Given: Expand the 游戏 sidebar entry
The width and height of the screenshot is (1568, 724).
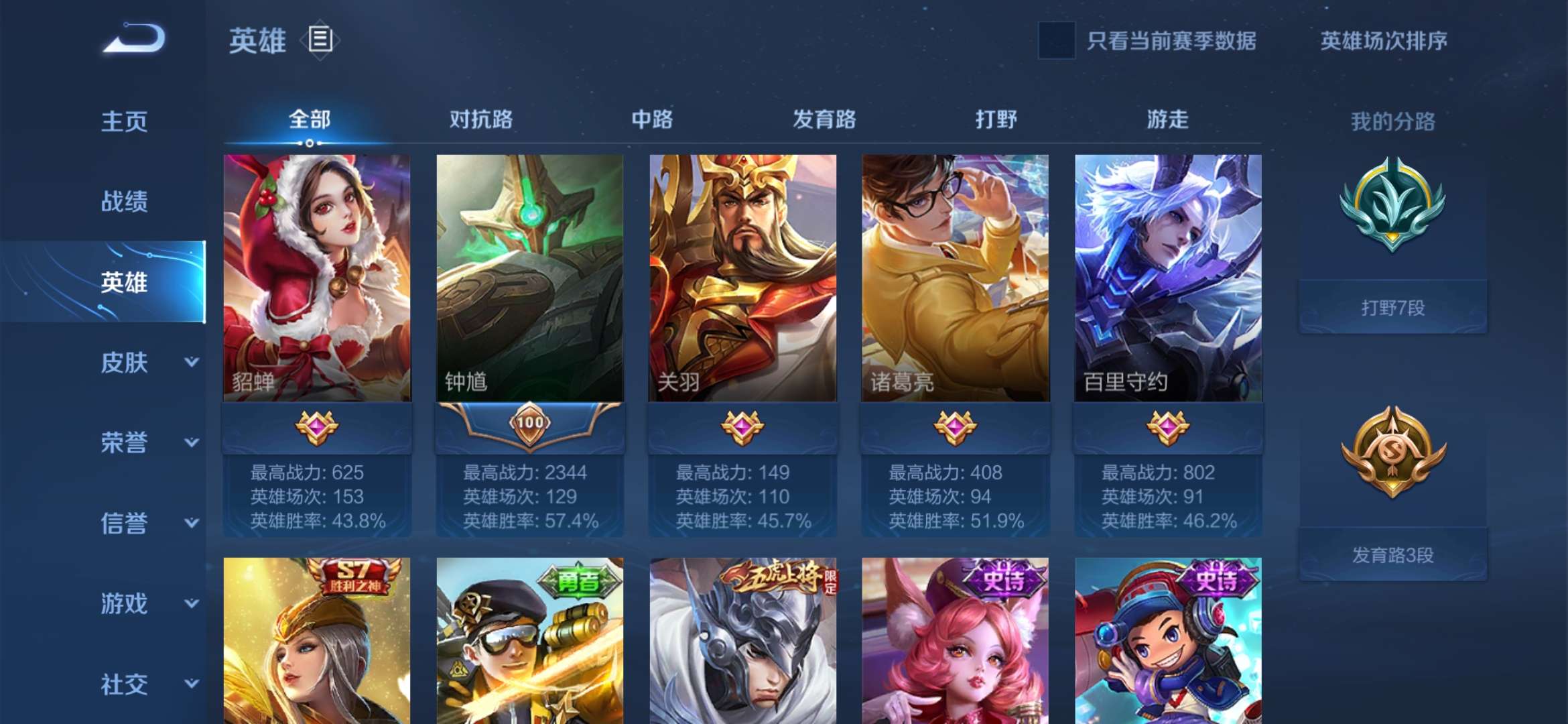Looking at the screenshot, I should [123, 603].
